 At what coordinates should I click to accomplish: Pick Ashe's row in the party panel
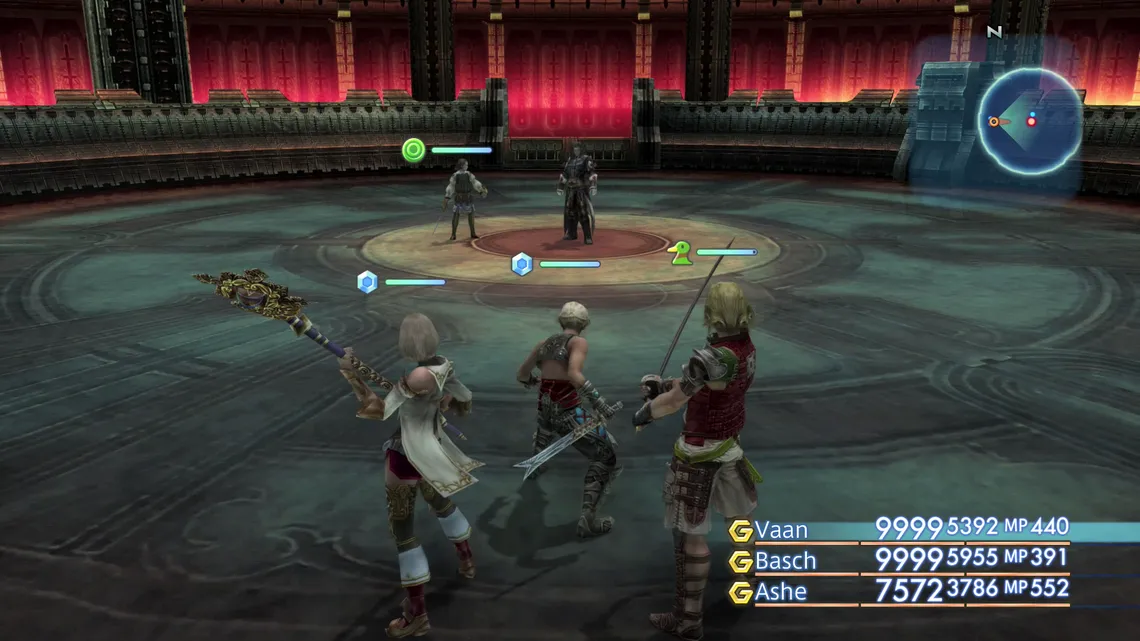point(781,592)
